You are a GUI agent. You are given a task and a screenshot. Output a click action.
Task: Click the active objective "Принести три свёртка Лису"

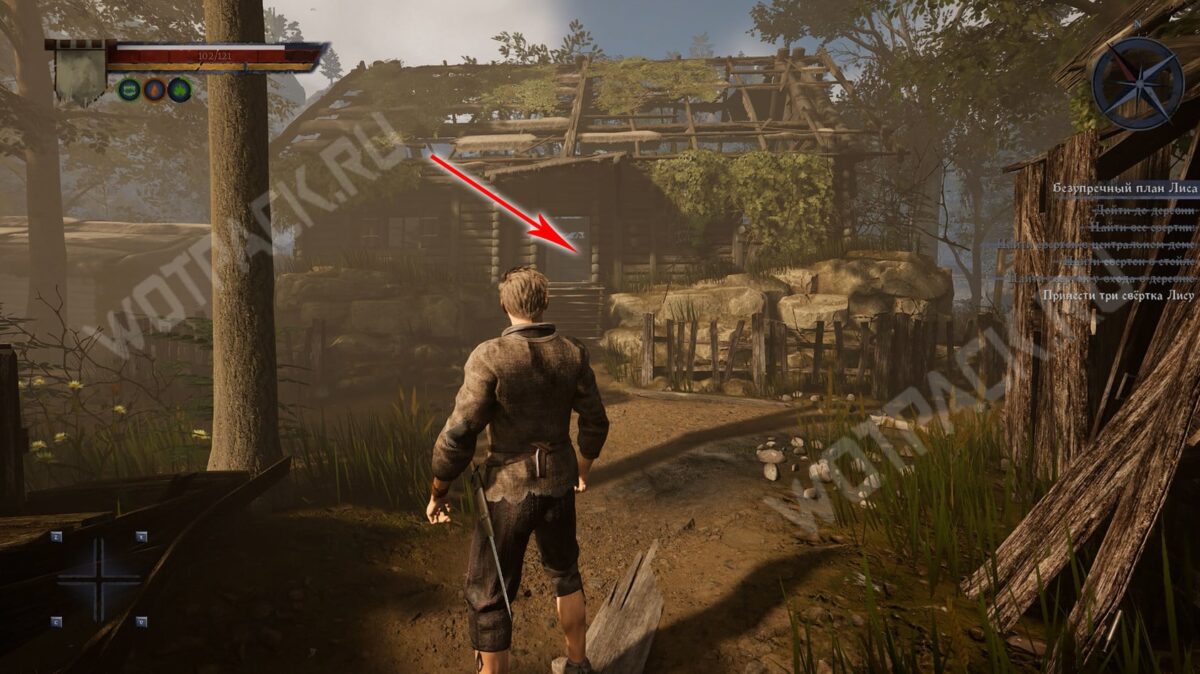[1118, 295]
